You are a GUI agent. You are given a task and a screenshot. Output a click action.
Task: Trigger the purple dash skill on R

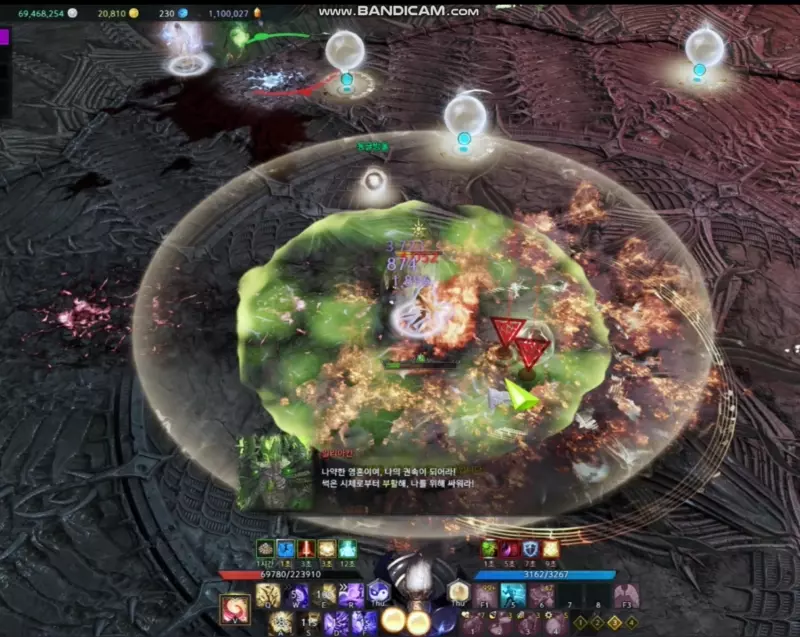tap(351, 596)
